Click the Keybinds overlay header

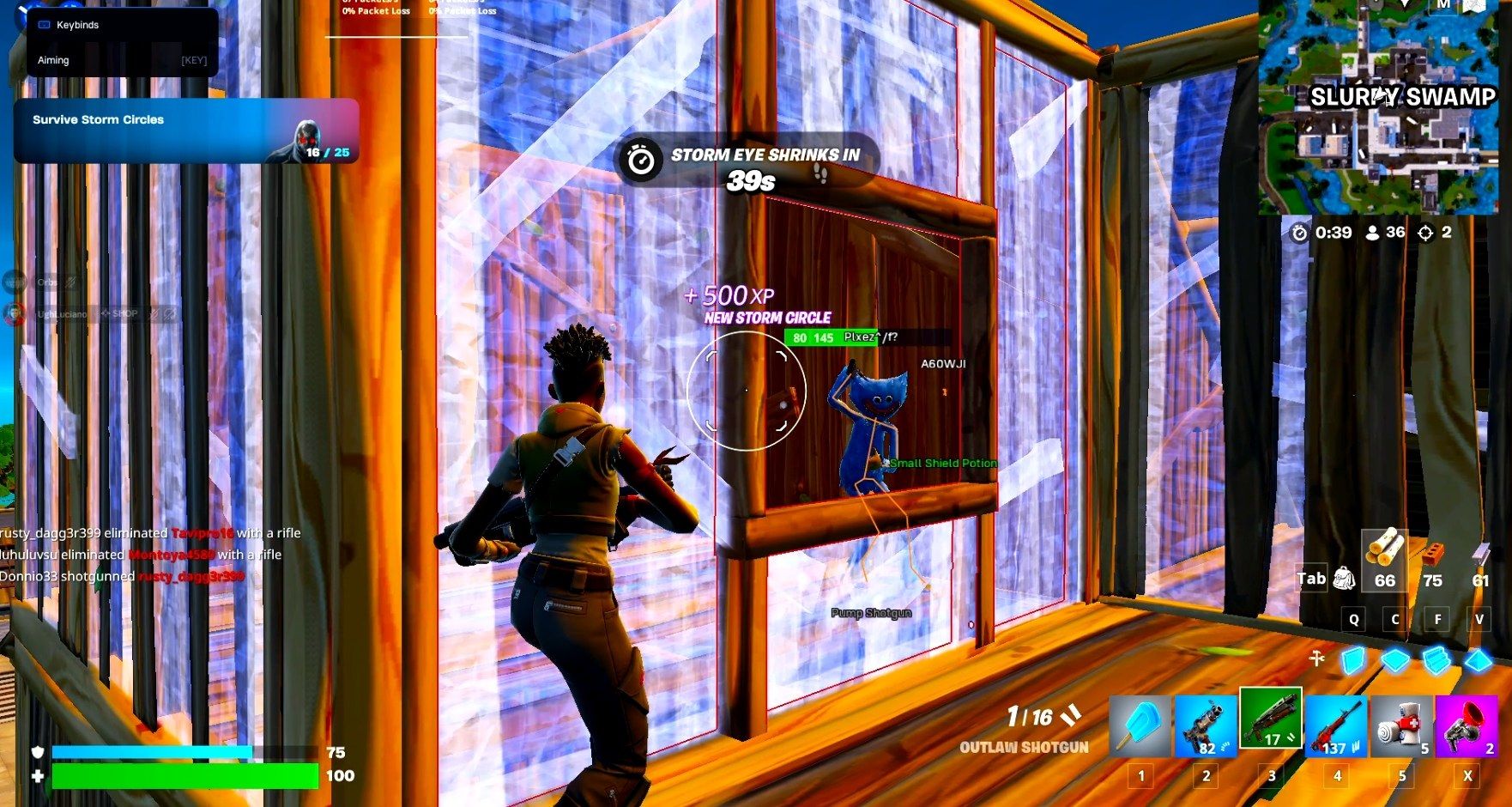(x=77, y=25)
